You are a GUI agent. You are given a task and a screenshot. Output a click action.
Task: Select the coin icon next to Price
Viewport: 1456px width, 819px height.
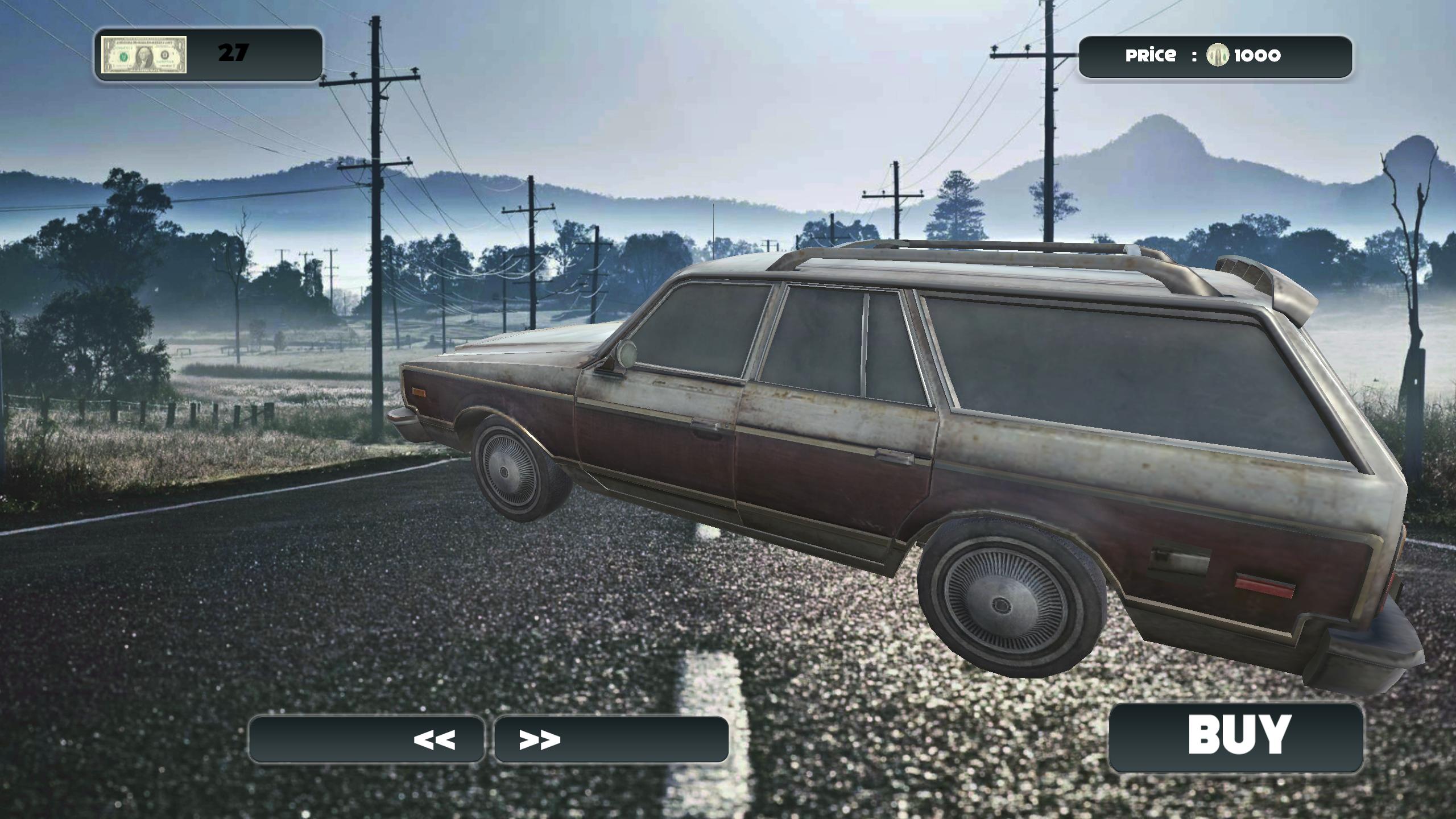pos(1218,55)
